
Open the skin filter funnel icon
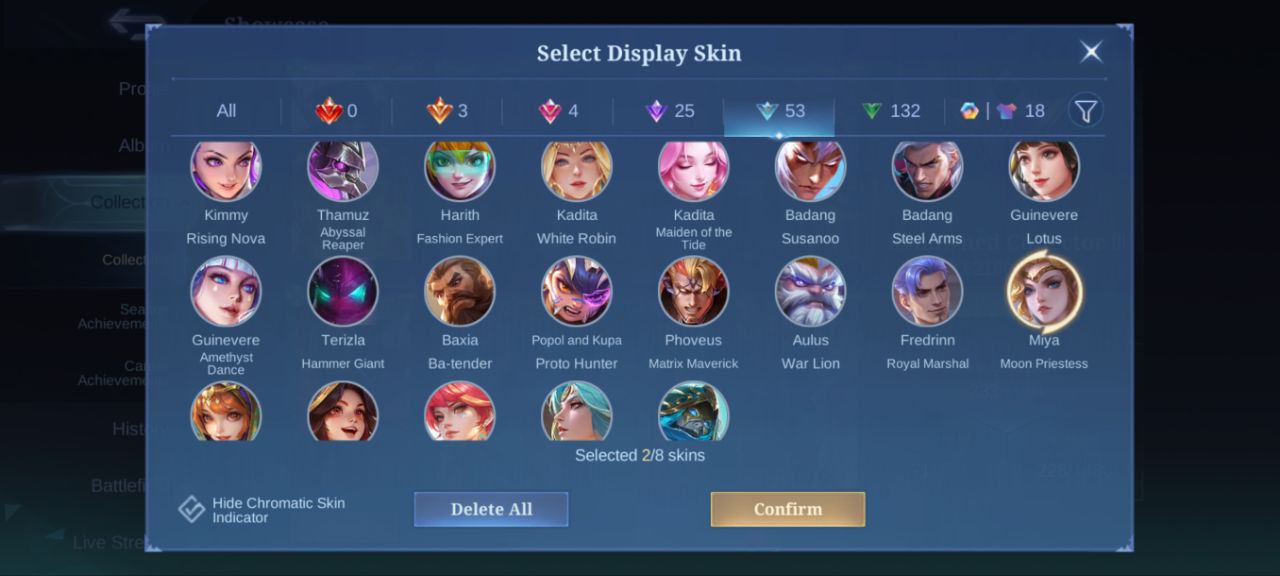[x=1086, y=110]
